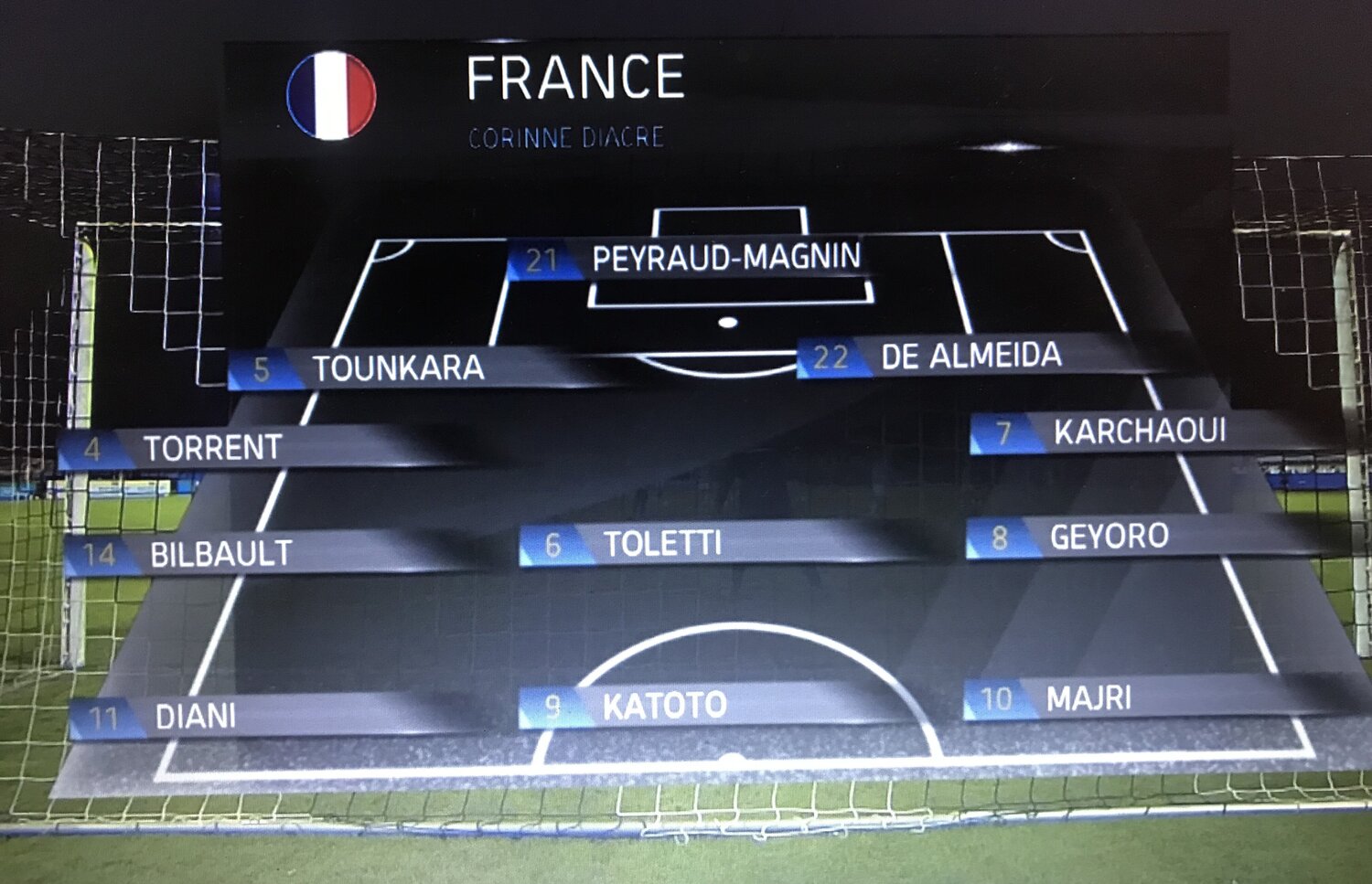The image size is (1372, 884).
Task: Click the France flag badge
Action: (331, 96)
